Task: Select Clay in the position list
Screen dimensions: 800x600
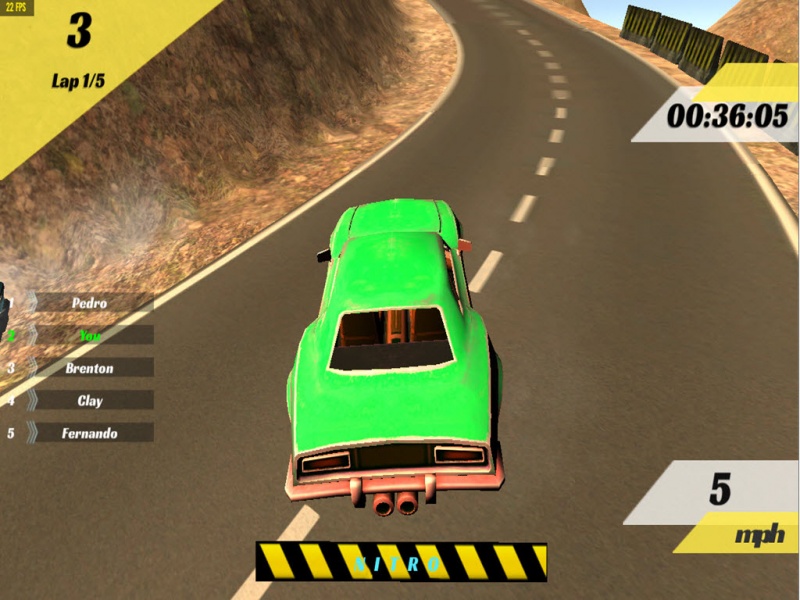Action: point(90,401)
